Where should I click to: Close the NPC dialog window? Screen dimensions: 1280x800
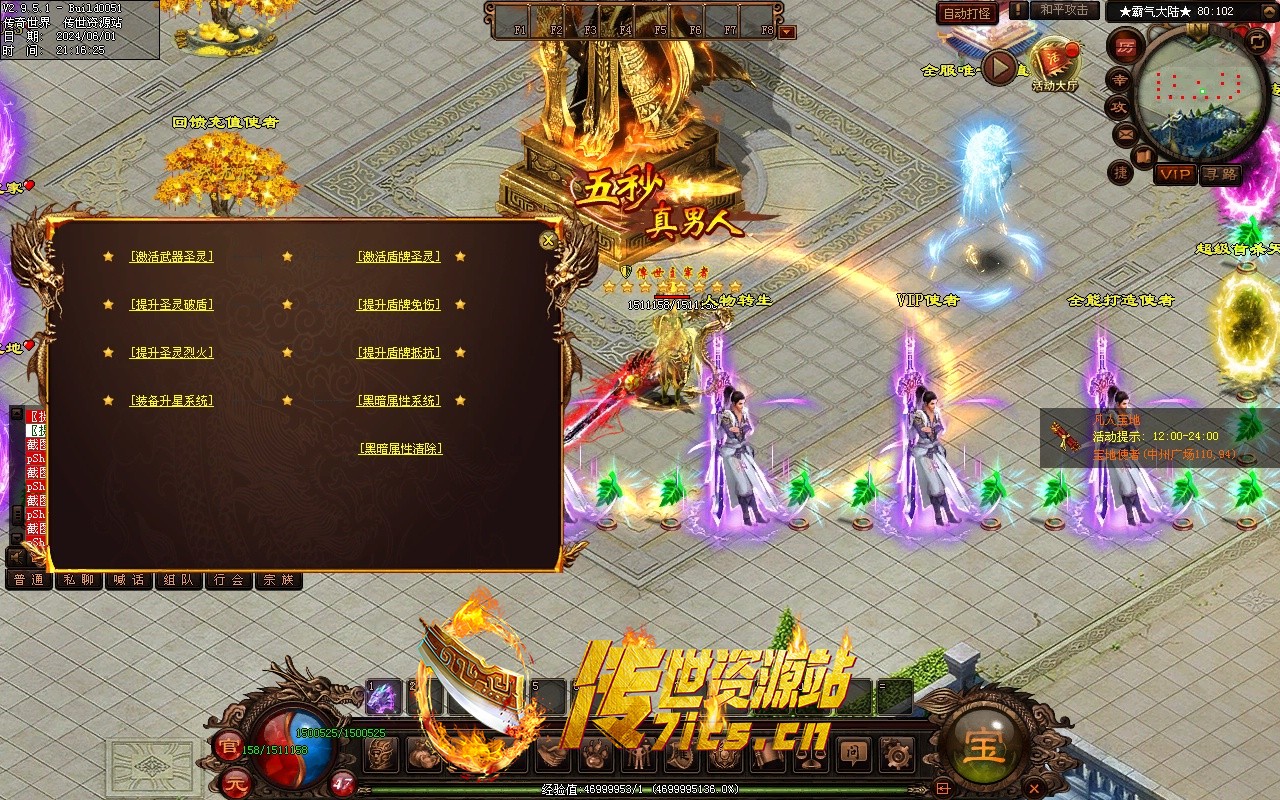coord(547,240)
